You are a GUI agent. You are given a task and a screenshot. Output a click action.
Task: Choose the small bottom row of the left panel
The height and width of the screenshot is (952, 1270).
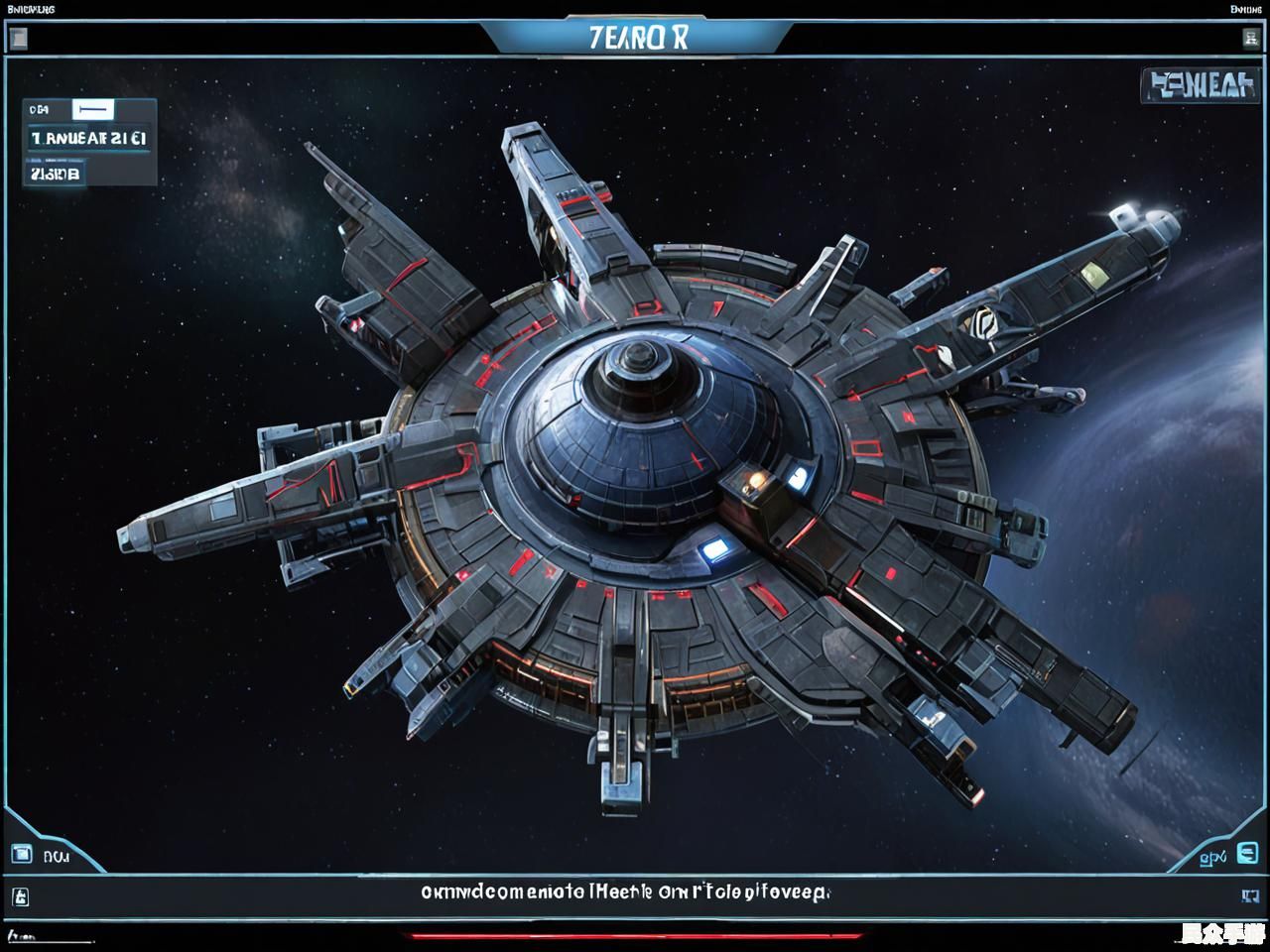coord(55,175)
